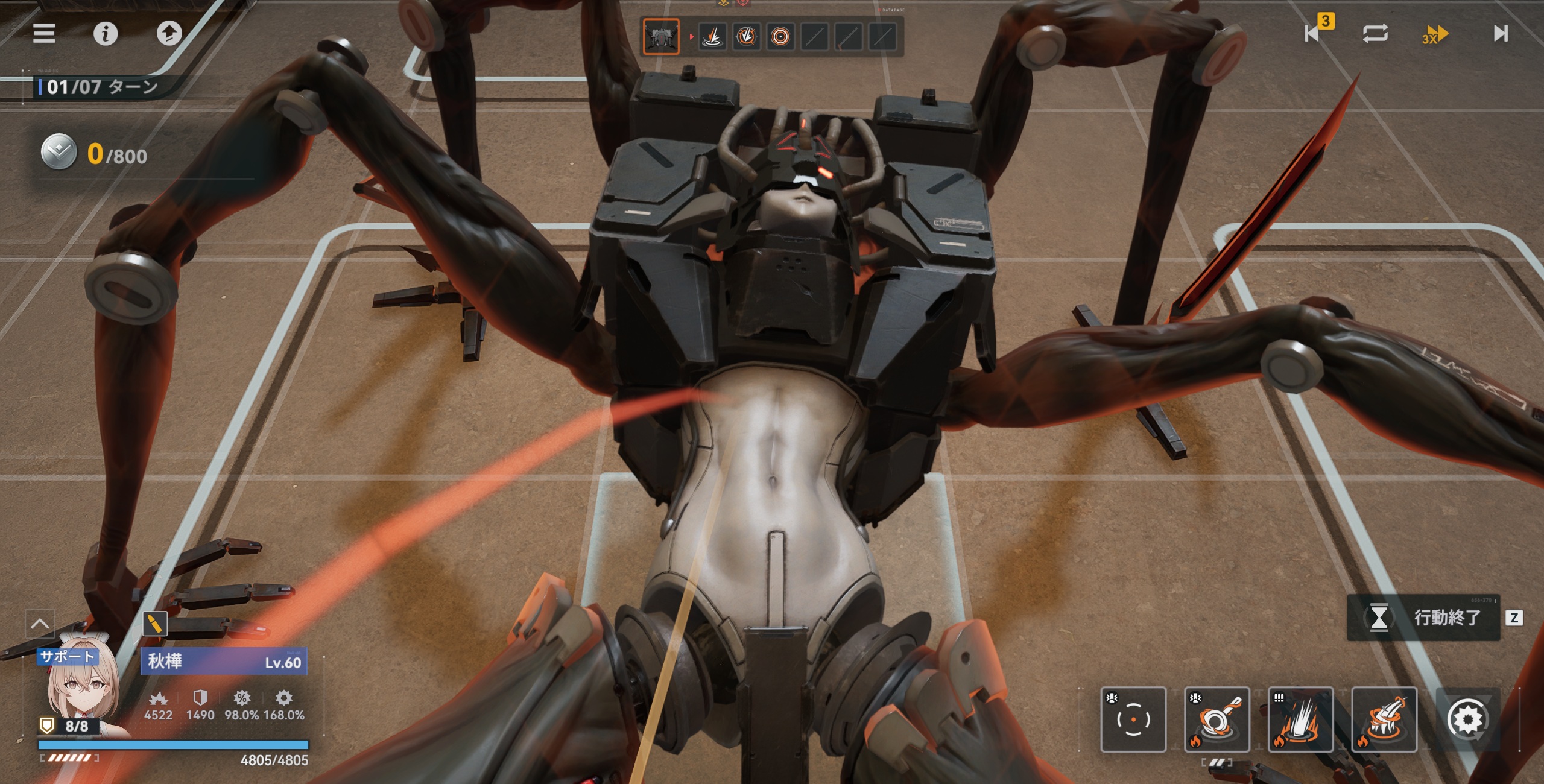
Task: Use the fiery ground-burst skill
Action: coord(1300,719)
